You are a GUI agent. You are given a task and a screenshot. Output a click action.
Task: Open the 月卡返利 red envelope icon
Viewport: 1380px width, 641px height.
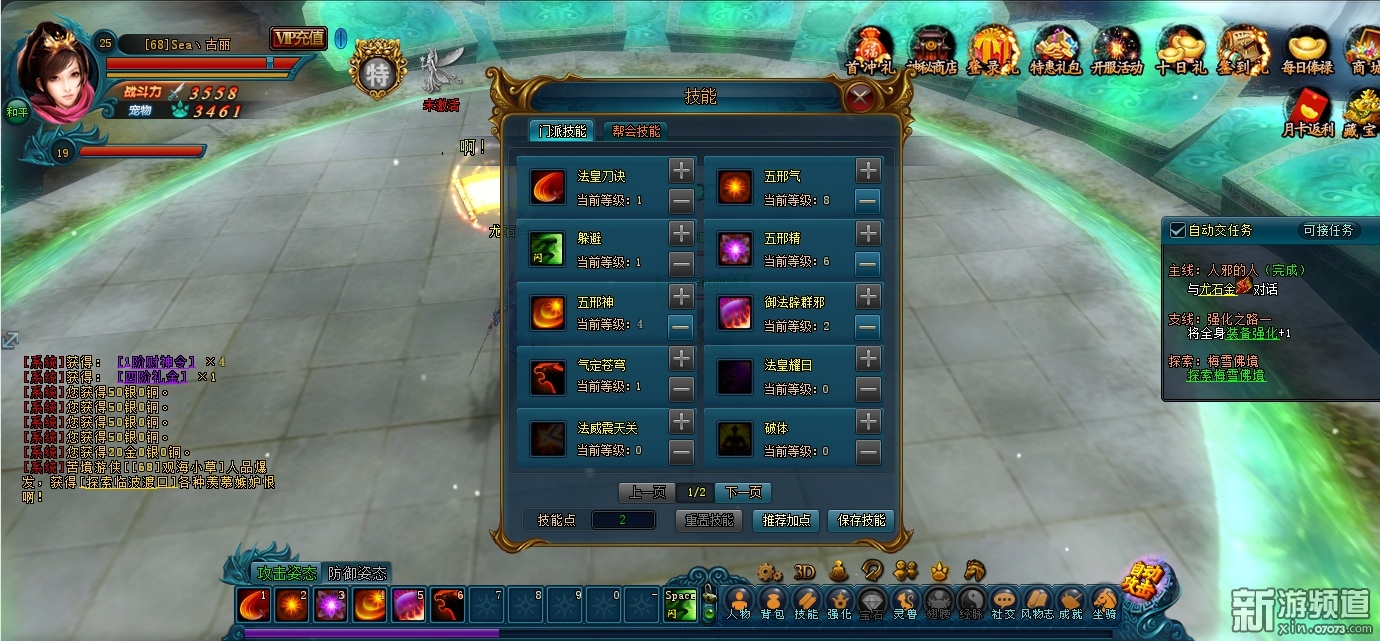coord(1307,112)
